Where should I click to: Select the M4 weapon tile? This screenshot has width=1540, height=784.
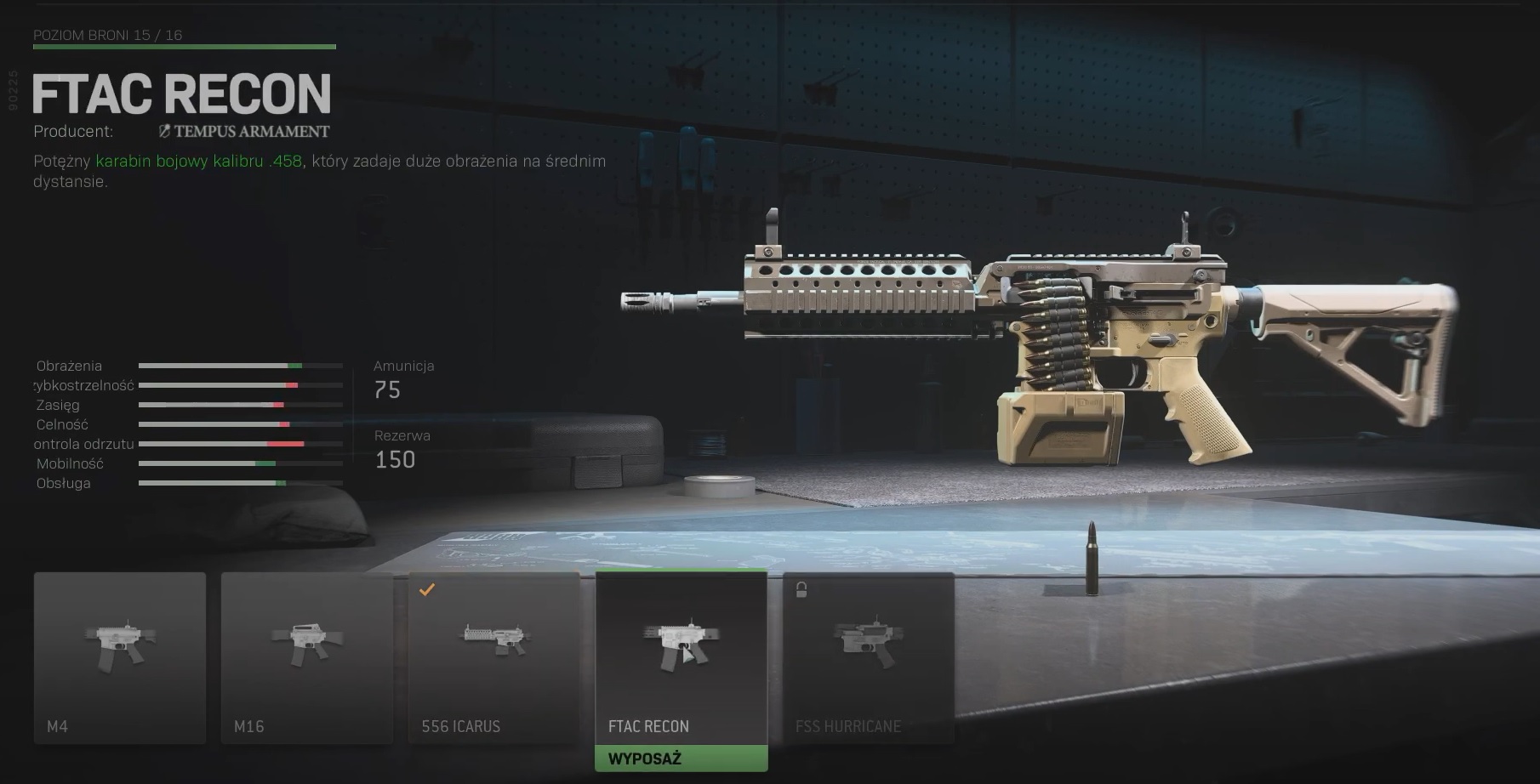click(x=120, y=657)
